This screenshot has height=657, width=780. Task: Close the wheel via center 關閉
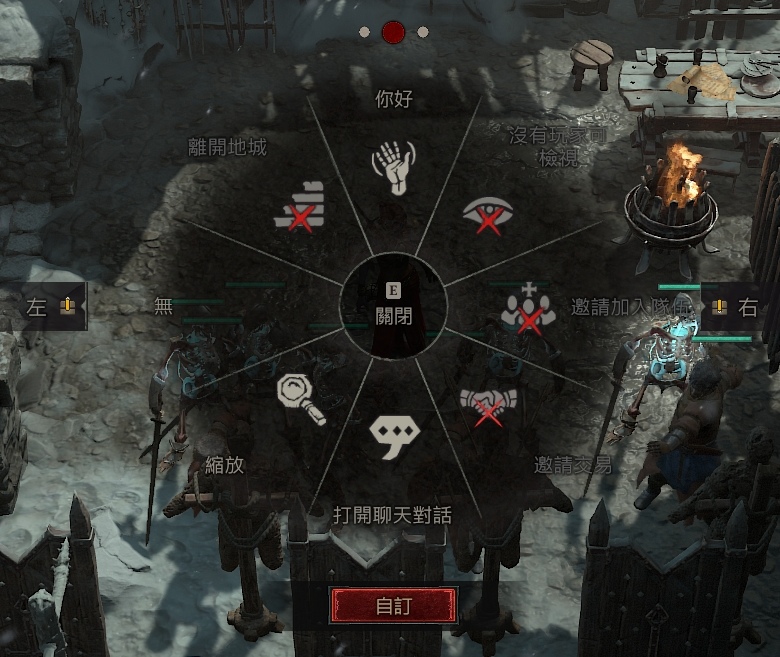(394, 305)
